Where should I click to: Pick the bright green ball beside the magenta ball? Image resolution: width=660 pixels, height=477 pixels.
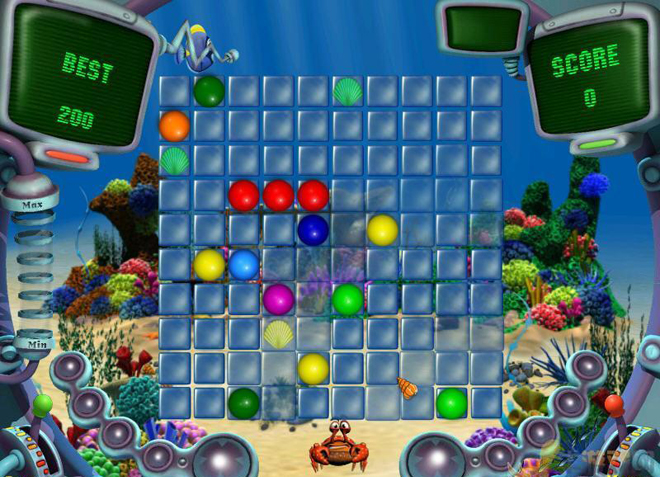347,299
